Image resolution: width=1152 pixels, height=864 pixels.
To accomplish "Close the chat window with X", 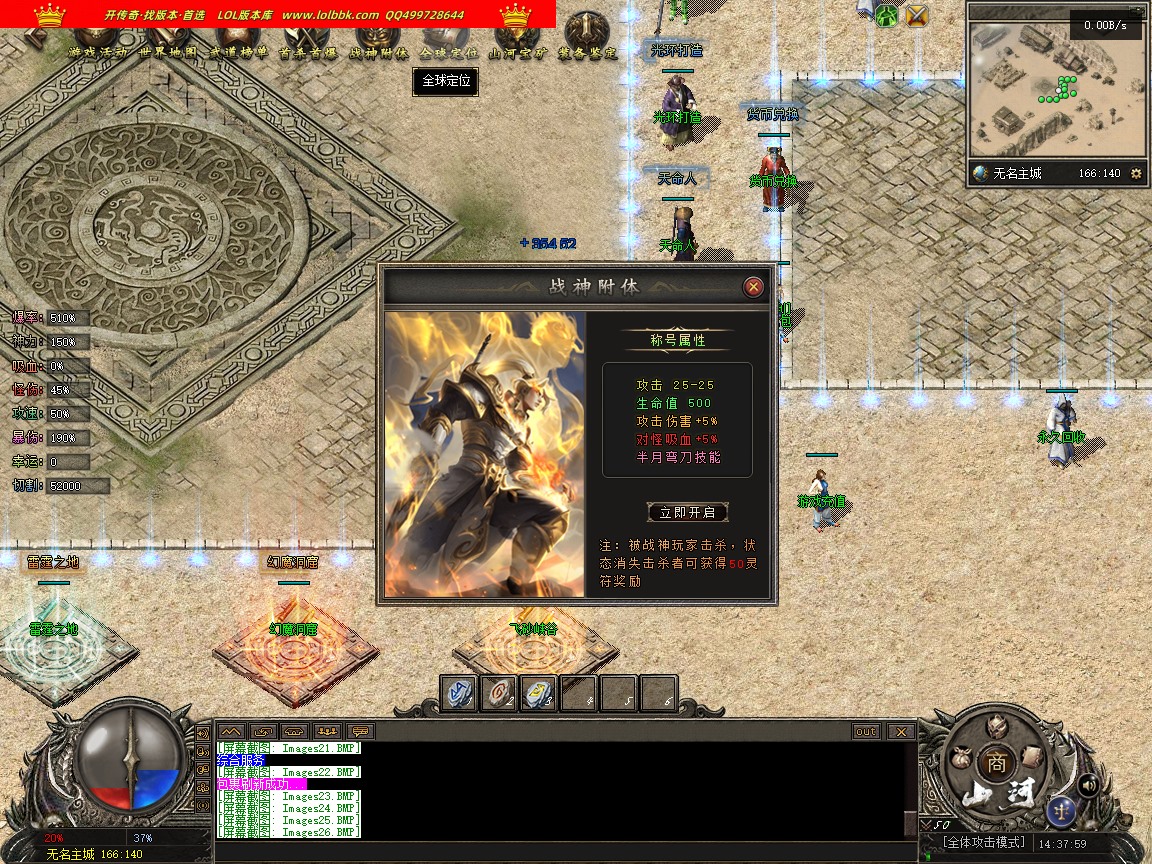I will (901, 732).
